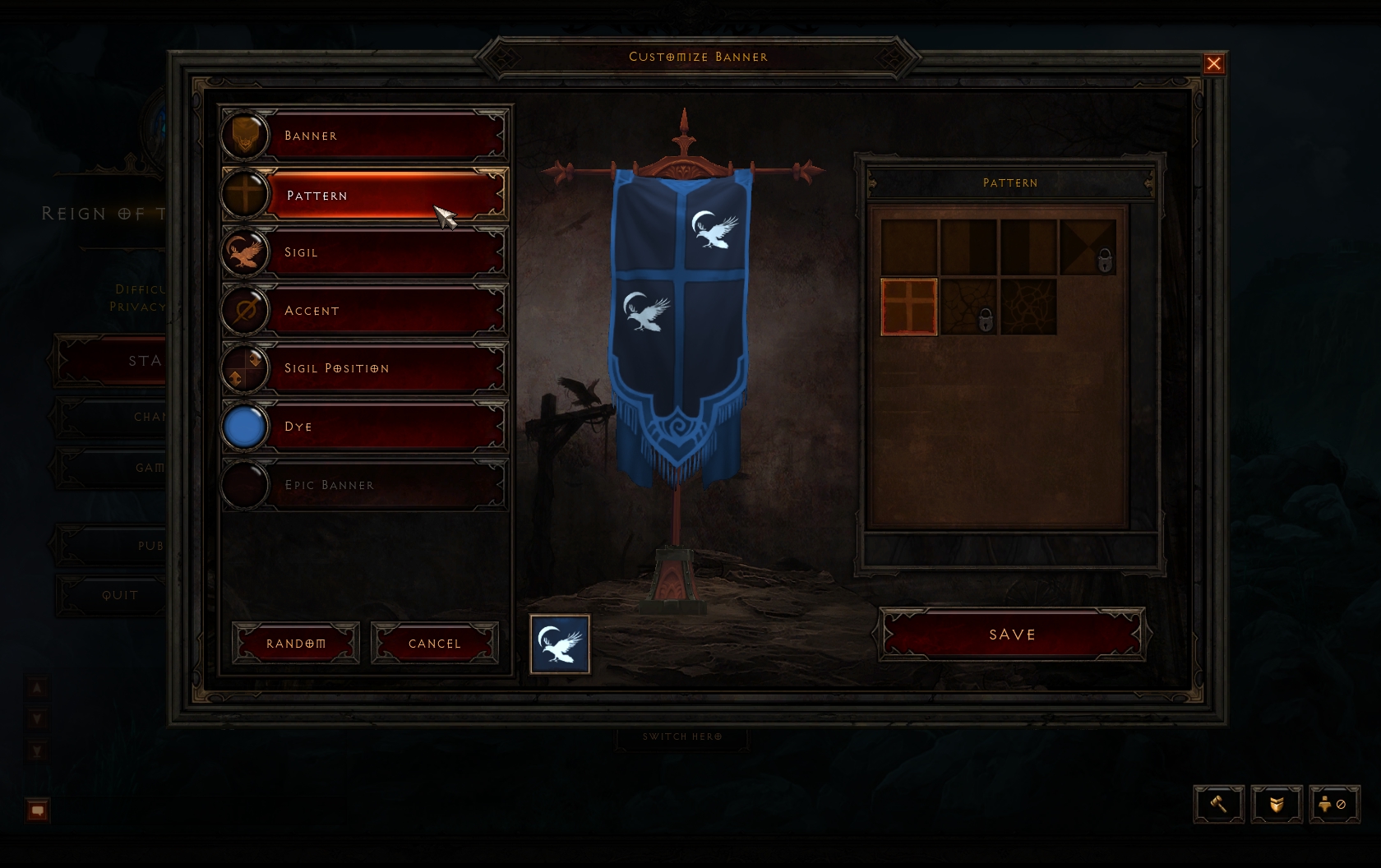Viewport: 1381px width, 868px height.
Task: Open the social figure icon button
Action: click(x=1333, y=804)
